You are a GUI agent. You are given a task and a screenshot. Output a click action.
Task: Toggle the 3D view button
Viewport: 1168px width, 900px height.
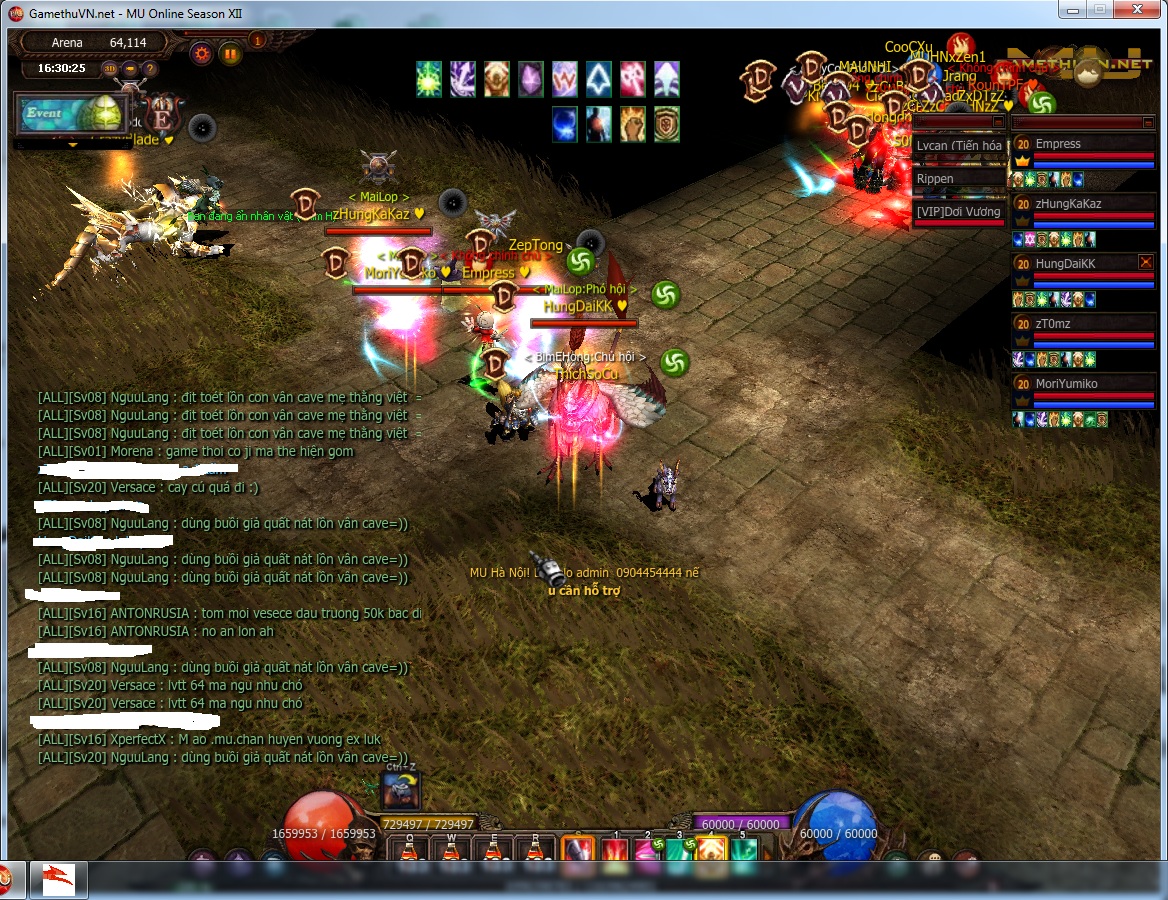(110, 69)
